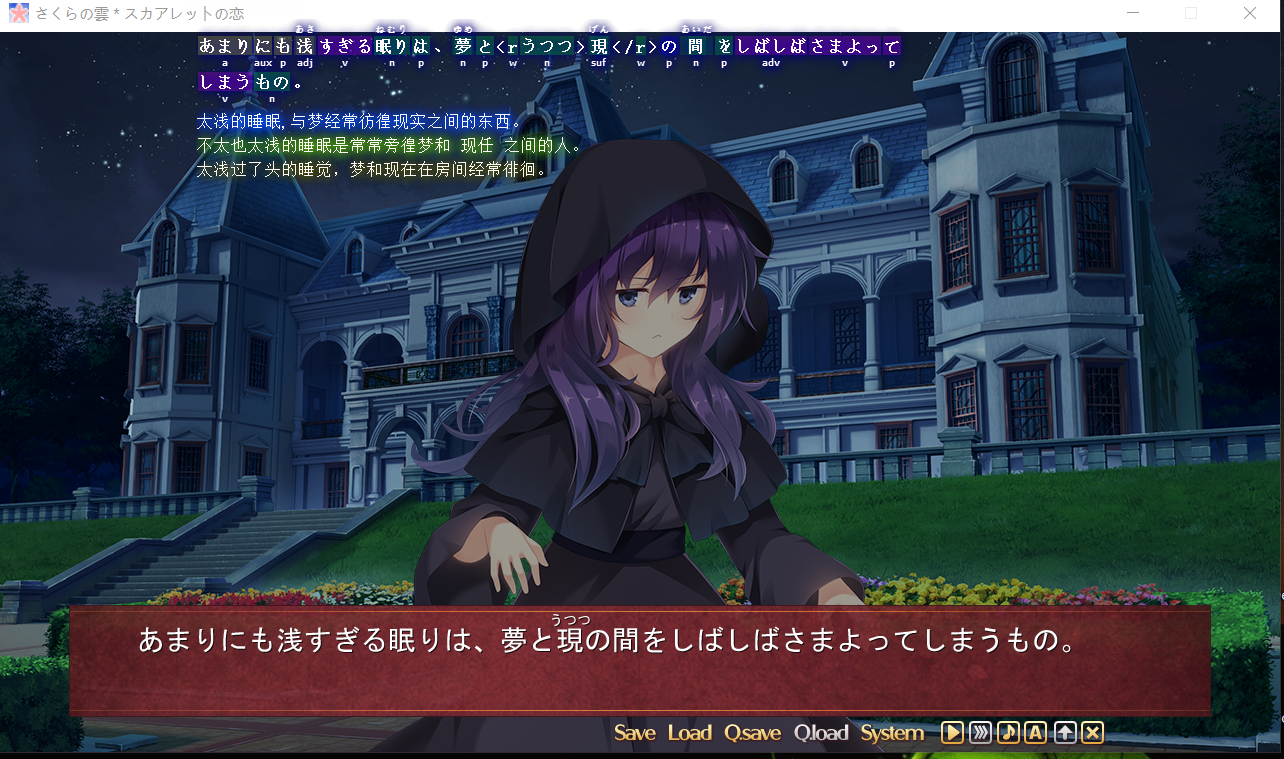Quick save with Q.save

click(752, 733)
